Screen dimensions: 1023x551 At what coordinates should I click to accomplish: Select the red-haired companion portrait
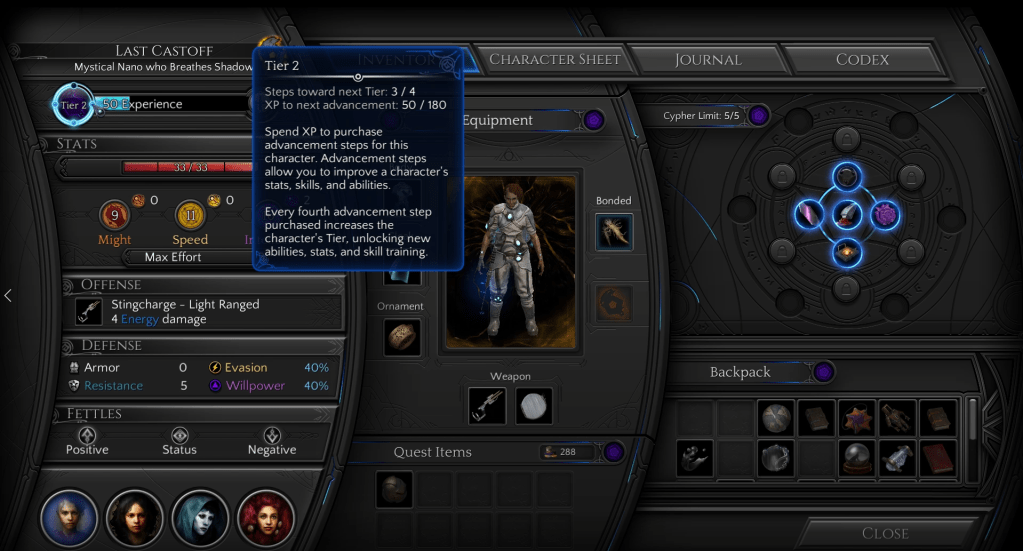(x=266, y=518)
